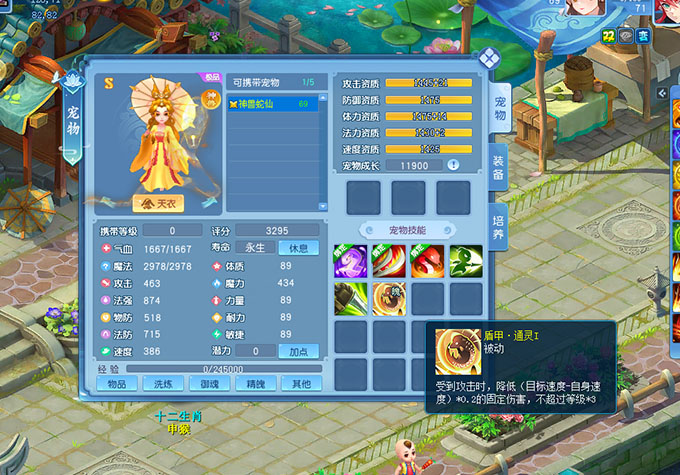Click the 神 badge beside the pet portrait

pyautogui.click(x=211, y=98)
